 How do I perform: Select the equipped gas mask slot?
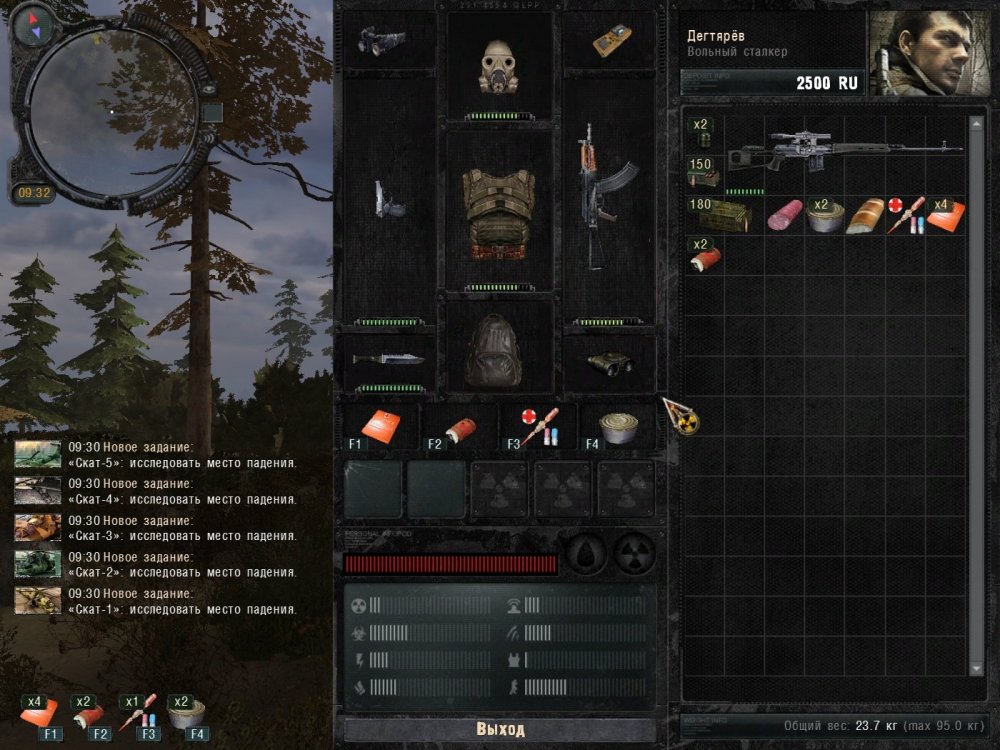point(499,66)
